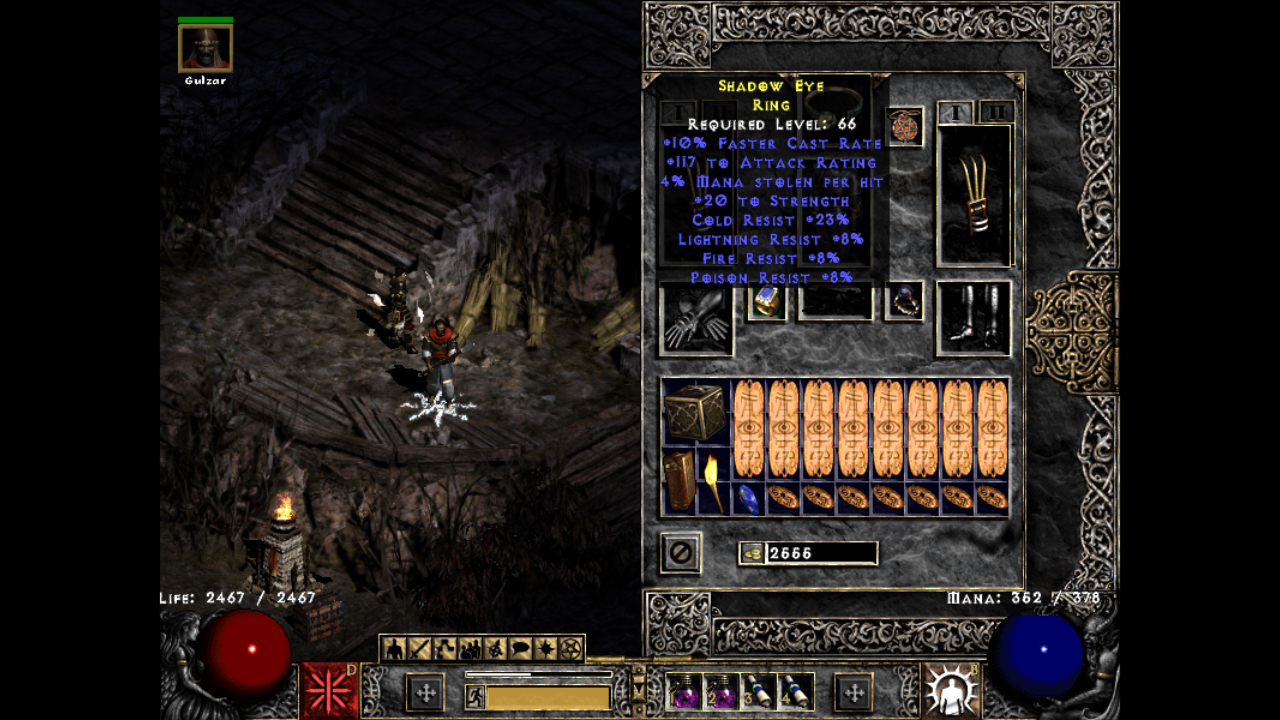Select the blue jewel in inventory

(x=748, y=498)
